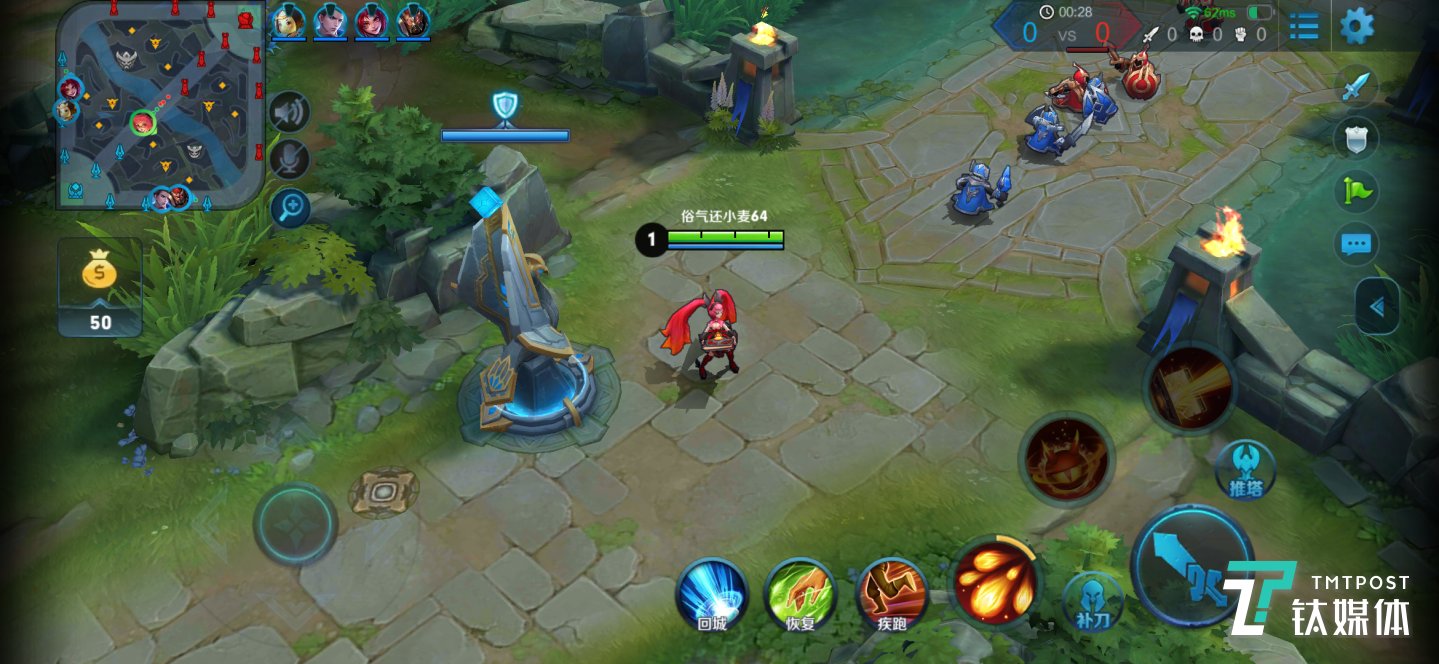Viewport: 1439px width, 664px height.
Task: Send the green flag gather signal
Action: (x=1357, y=190)
